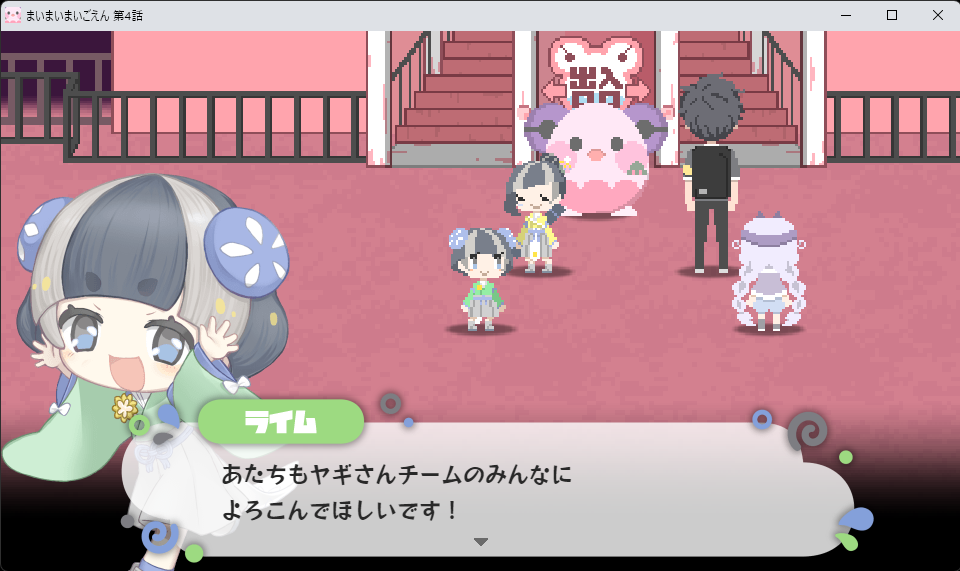Advance dialogue with the down arrow indicator
The width and height of the screenshot is (960, 571).
point(481,541)
